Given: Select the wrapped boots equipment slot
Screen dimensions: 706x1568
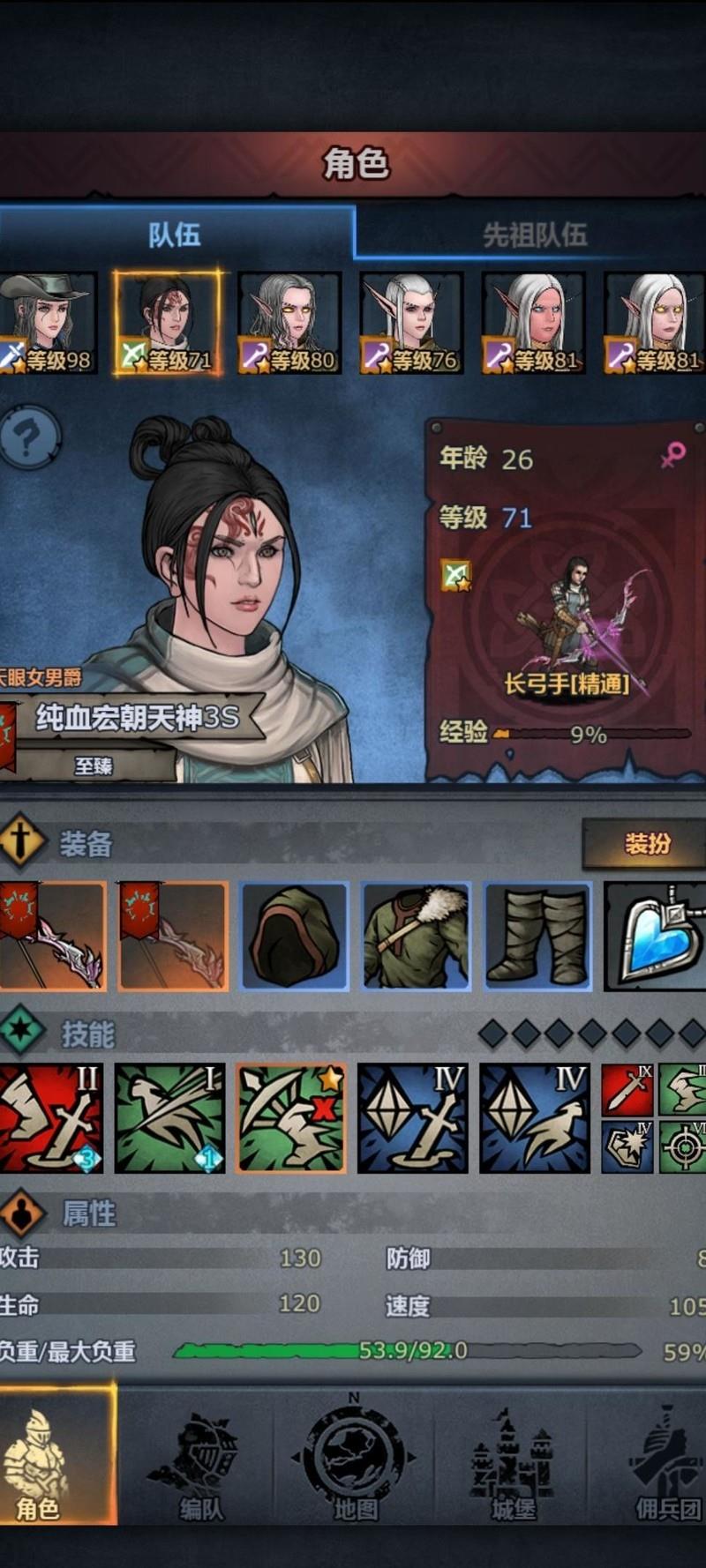Looking at the screenshot, I should click(537, 936).
